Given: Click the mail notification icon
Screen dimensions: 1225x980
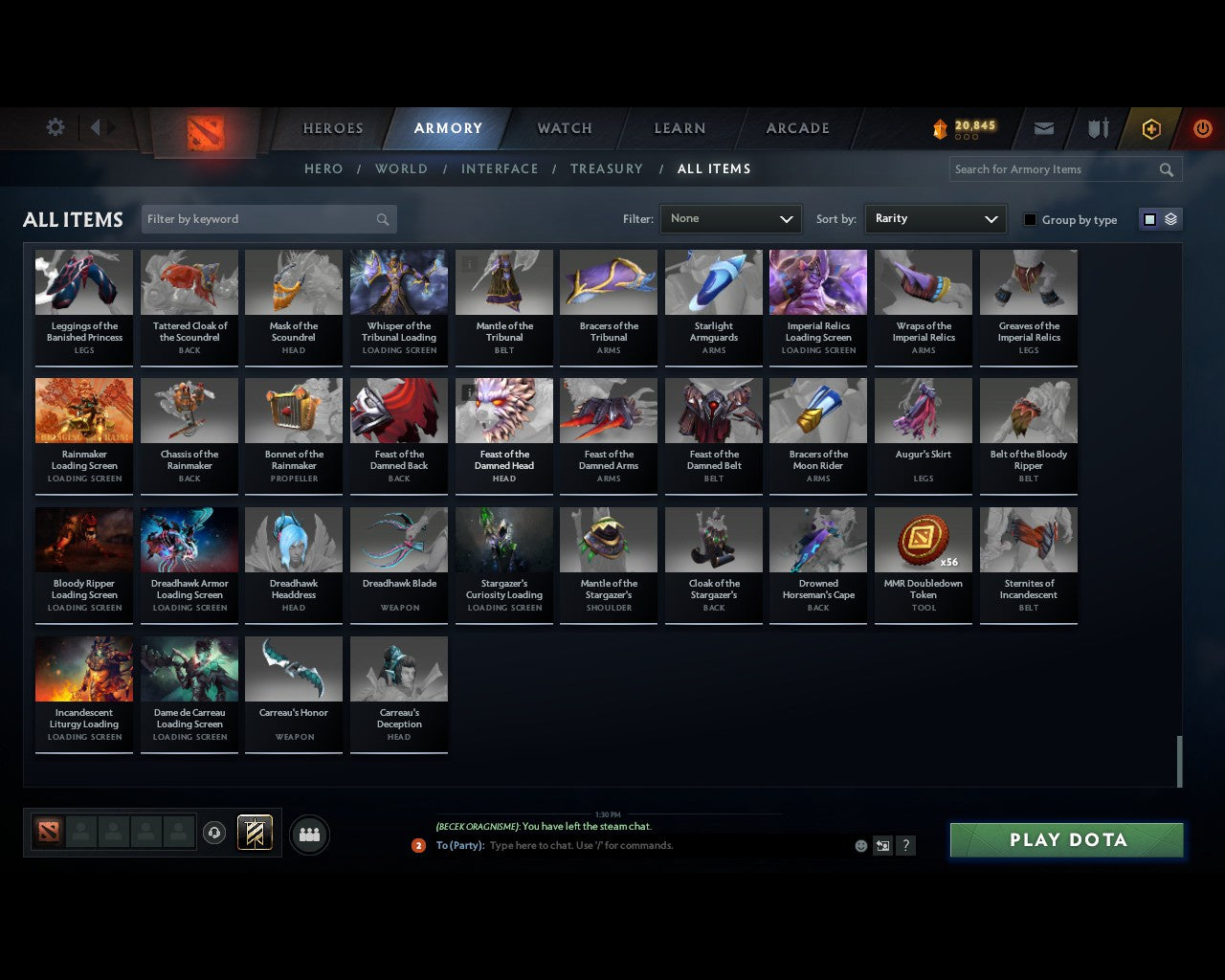Looking at the screenshot, I should pos(1043,127).
